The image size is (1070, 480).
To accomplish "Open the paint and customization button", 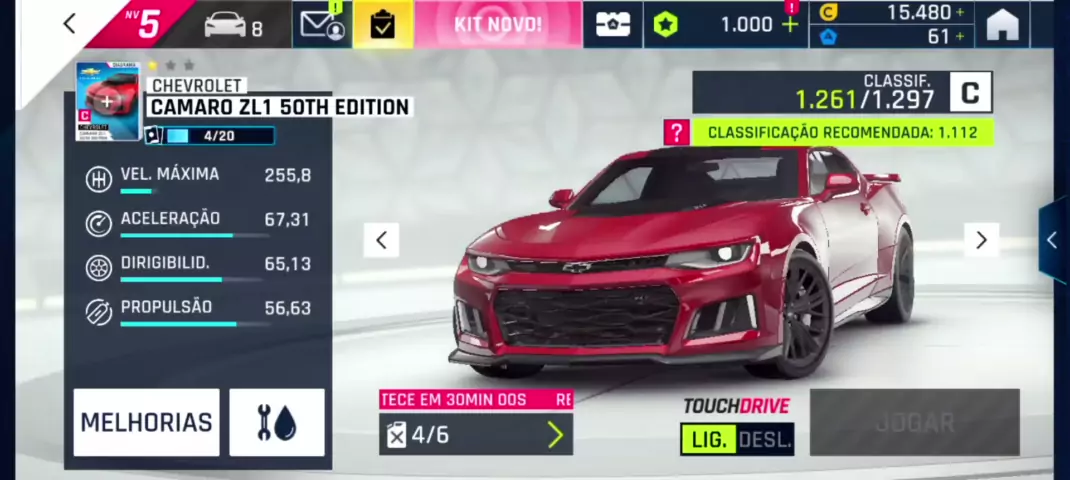I will click(277, 422).
